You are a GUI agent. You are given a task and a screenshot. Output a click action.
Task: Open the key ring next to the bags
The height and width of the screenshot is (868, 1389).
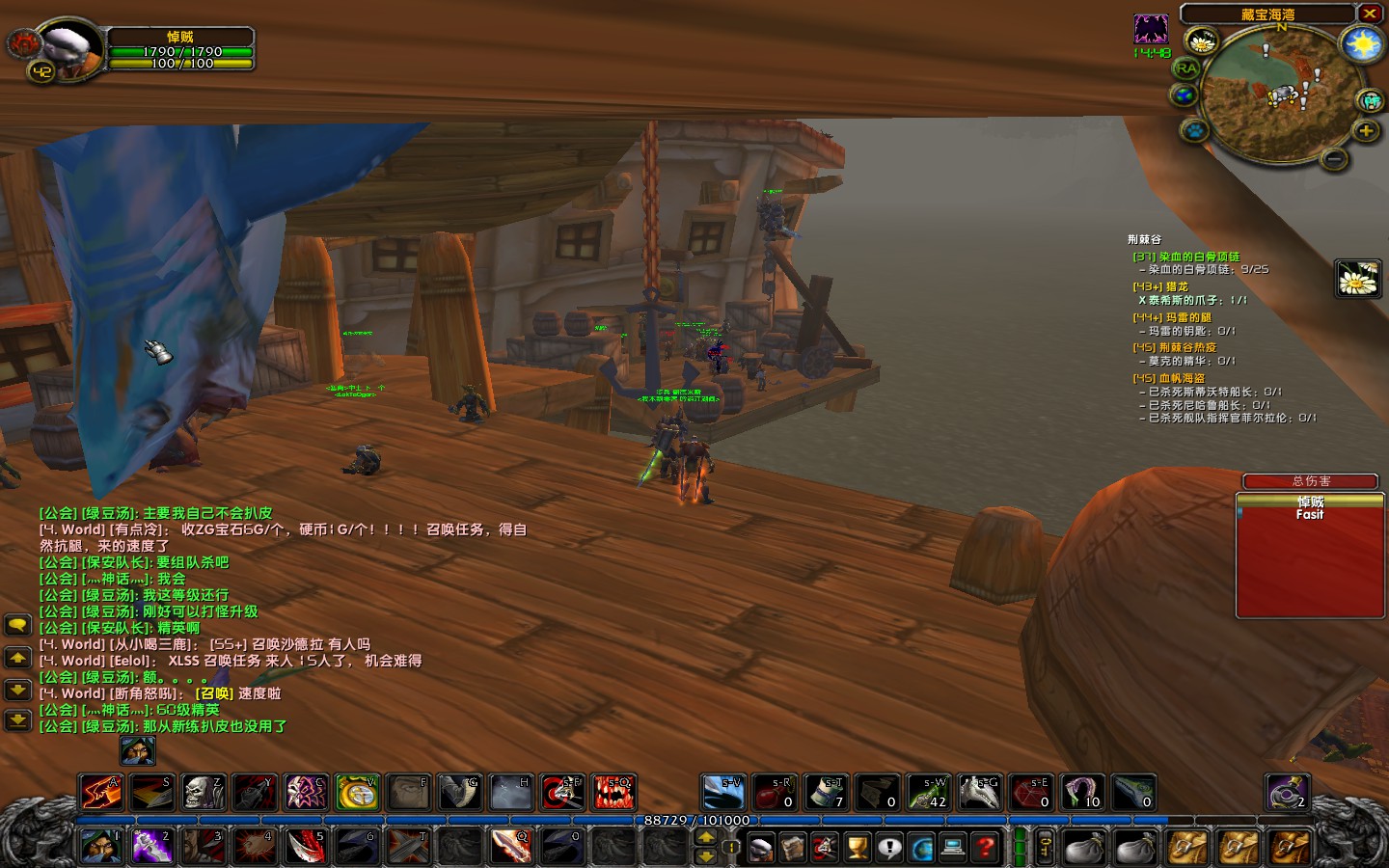point(1046,848)
